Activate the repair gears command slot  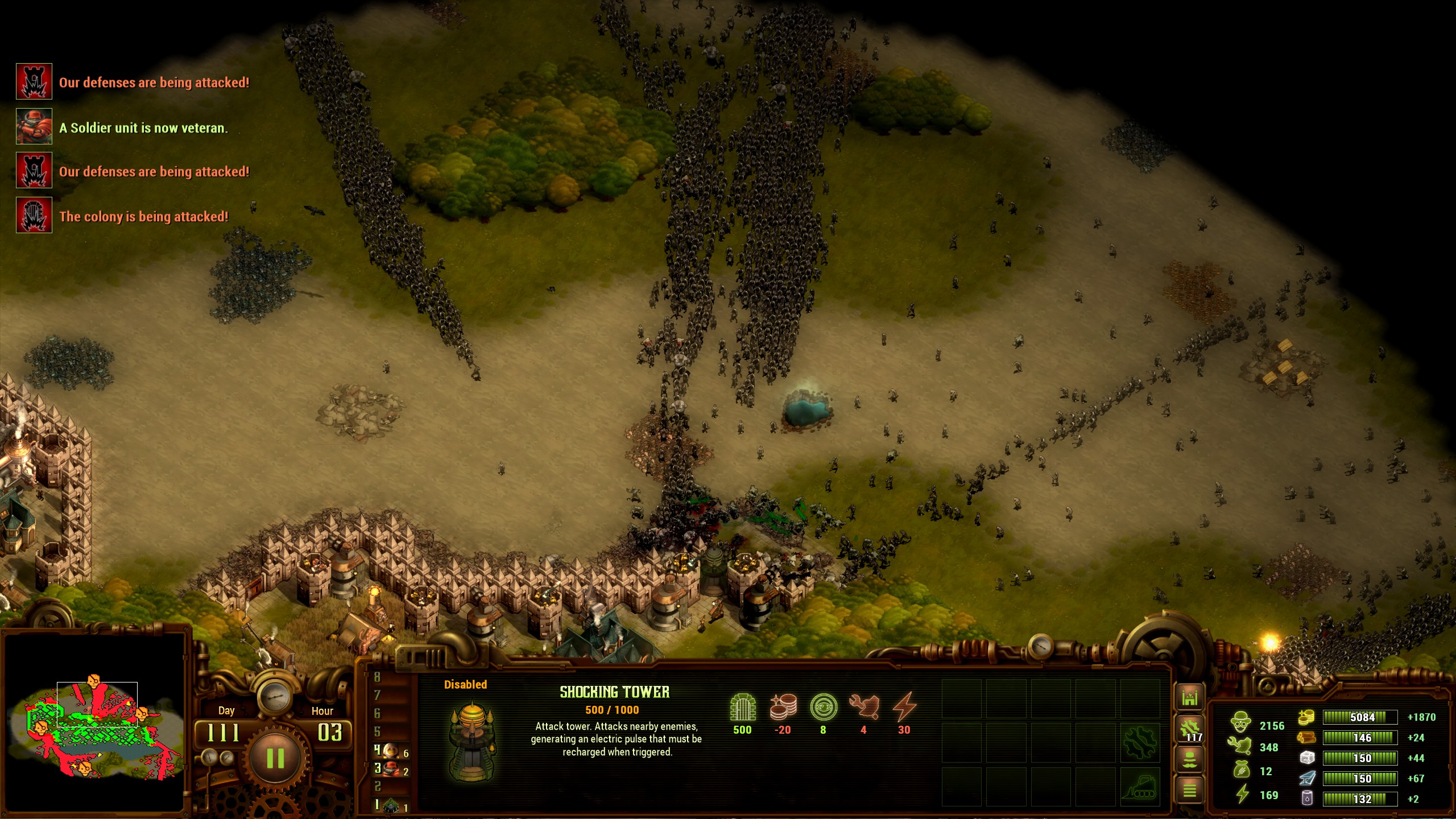pyautogui.click(x=1139, y=742)
